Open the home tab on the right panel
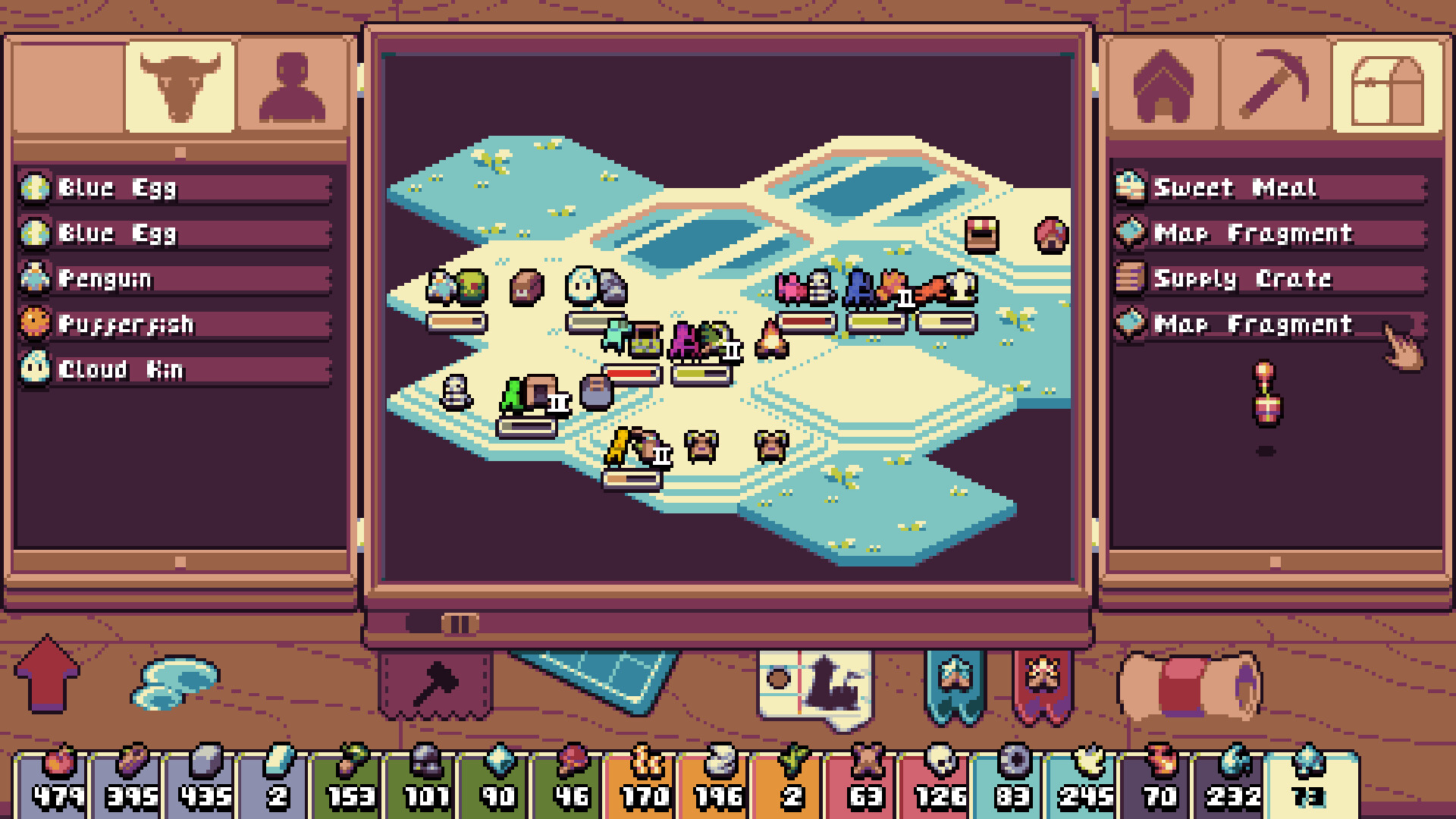 [1163, 87]
